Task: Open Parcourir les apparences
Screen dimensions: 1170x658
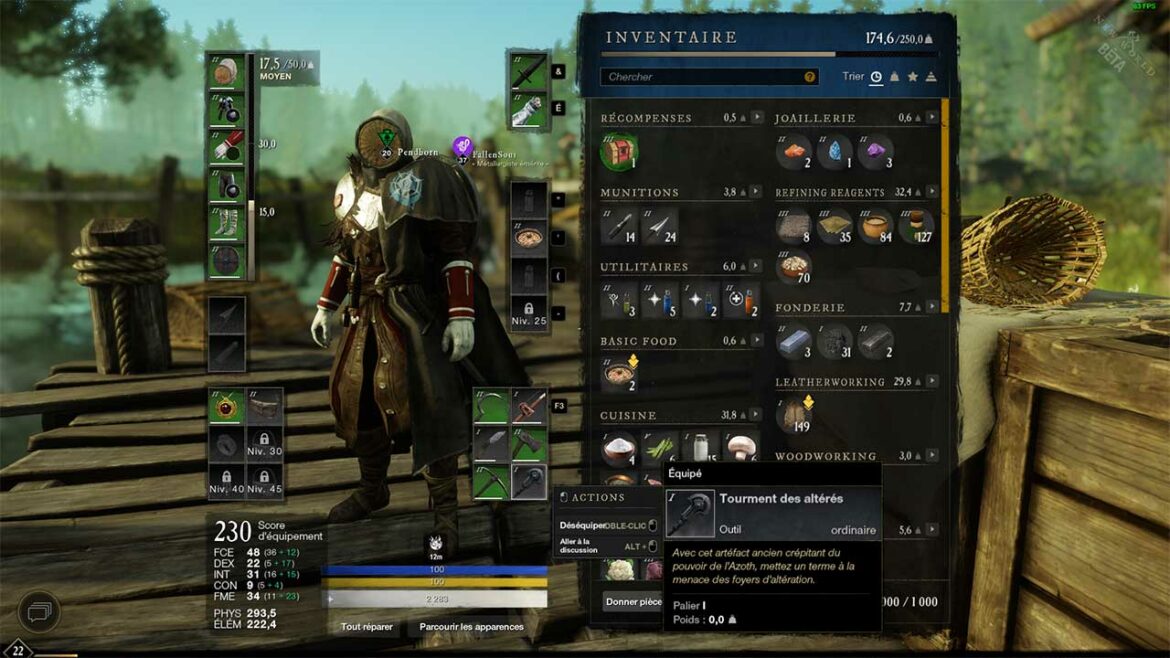Action: (471, 627)
